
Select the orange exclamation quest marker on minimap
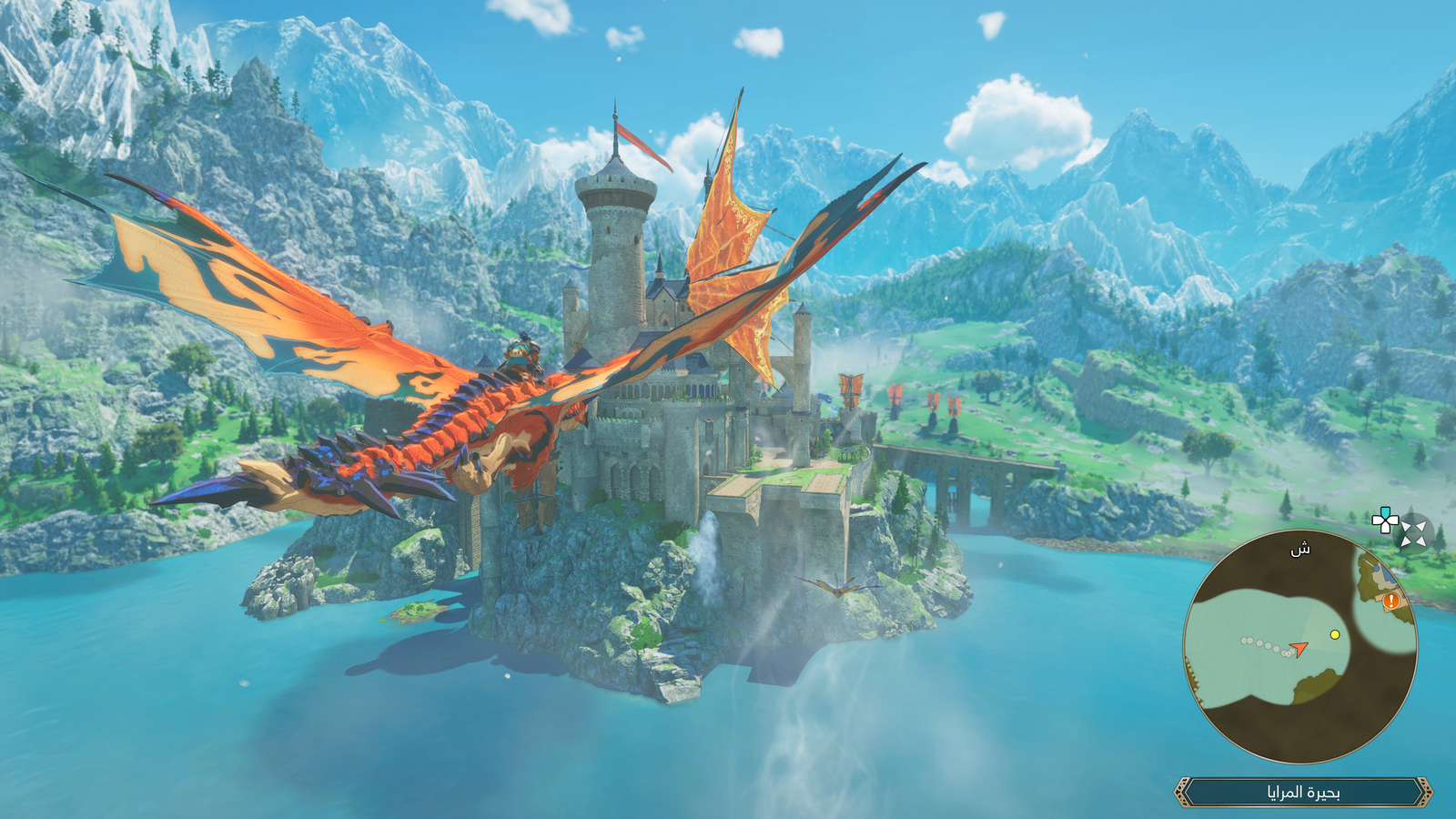[1390, 601]
